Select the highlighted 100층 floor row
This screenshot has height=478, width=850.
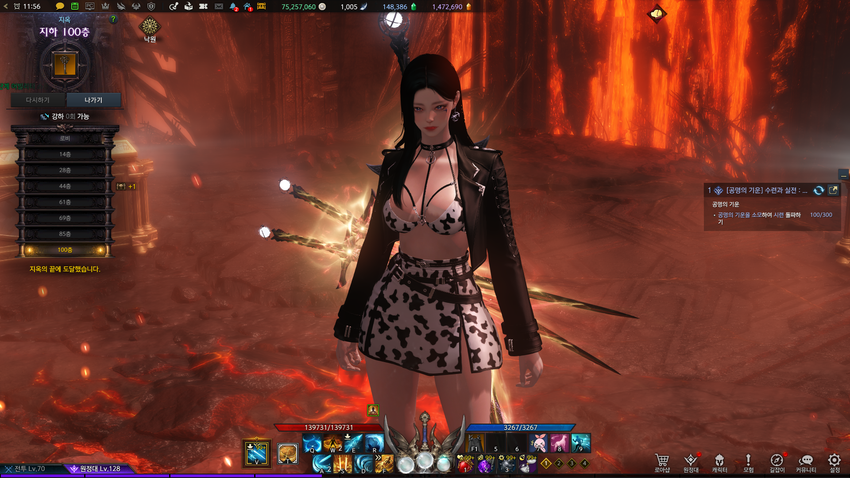(64, 250)
